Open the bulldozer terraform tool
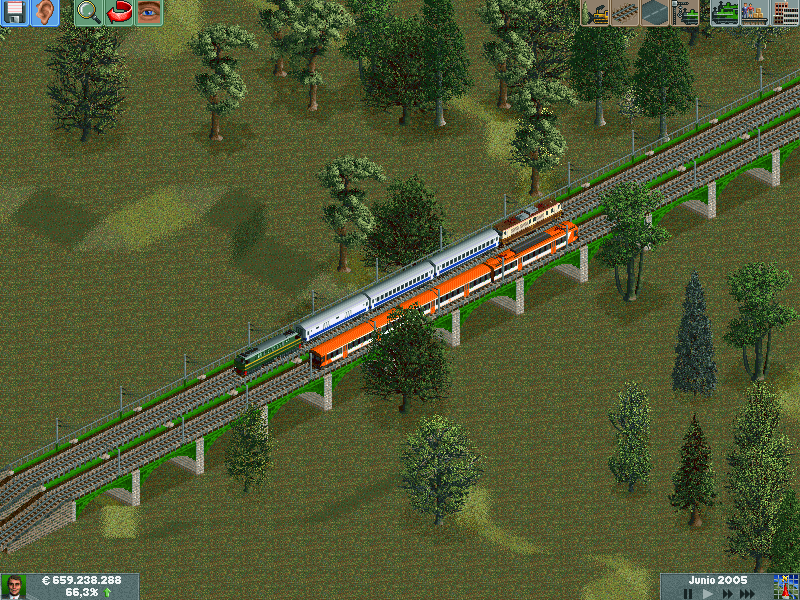800x600 pixels. [596, 13]
